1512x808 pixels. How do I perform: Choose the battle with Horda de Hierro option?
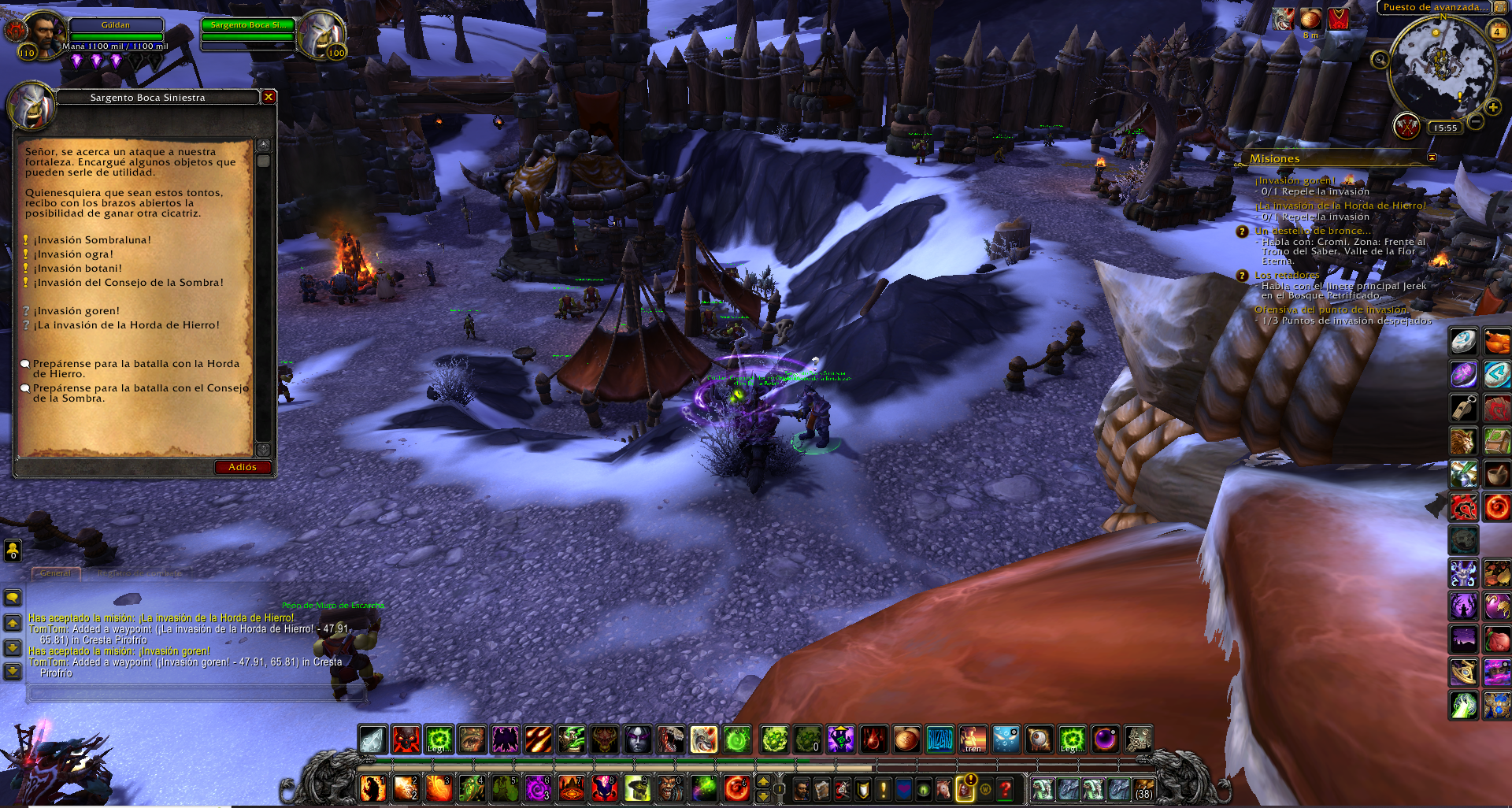135,368
